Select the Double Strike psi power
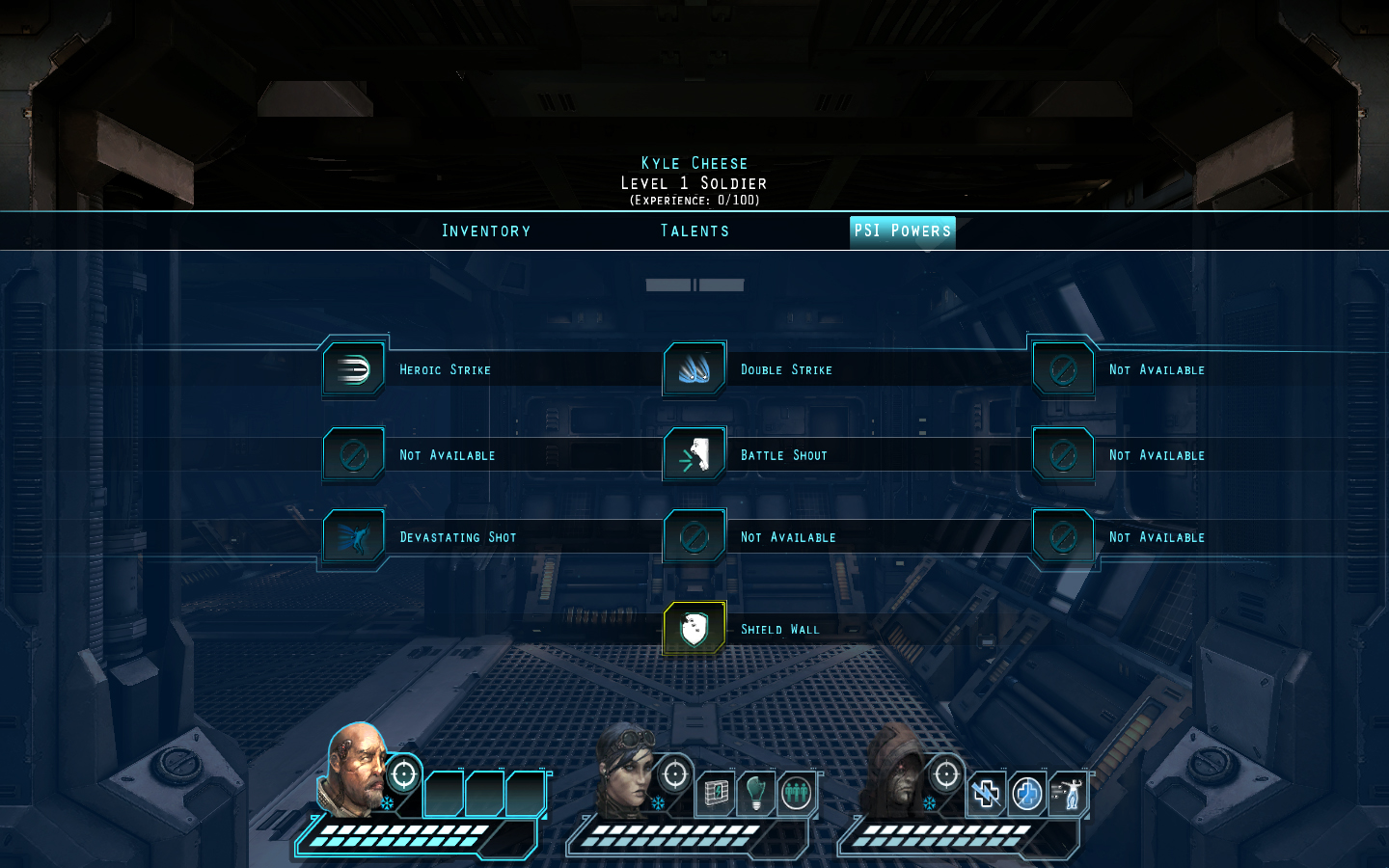1389x868 pixels. tap(694, 368)
